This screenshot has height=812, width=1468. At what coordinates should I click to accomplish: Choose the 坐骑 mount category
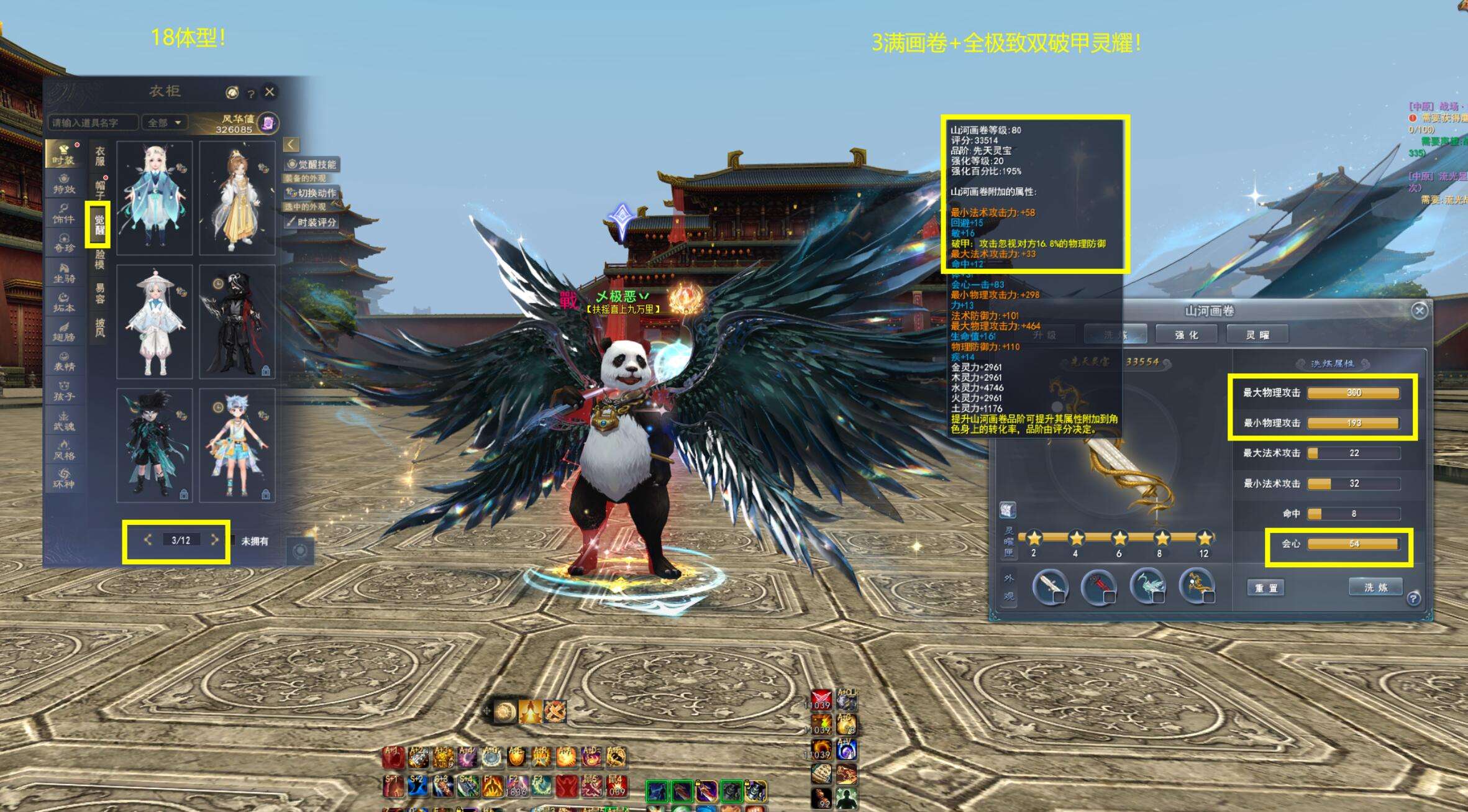[64, 273]
